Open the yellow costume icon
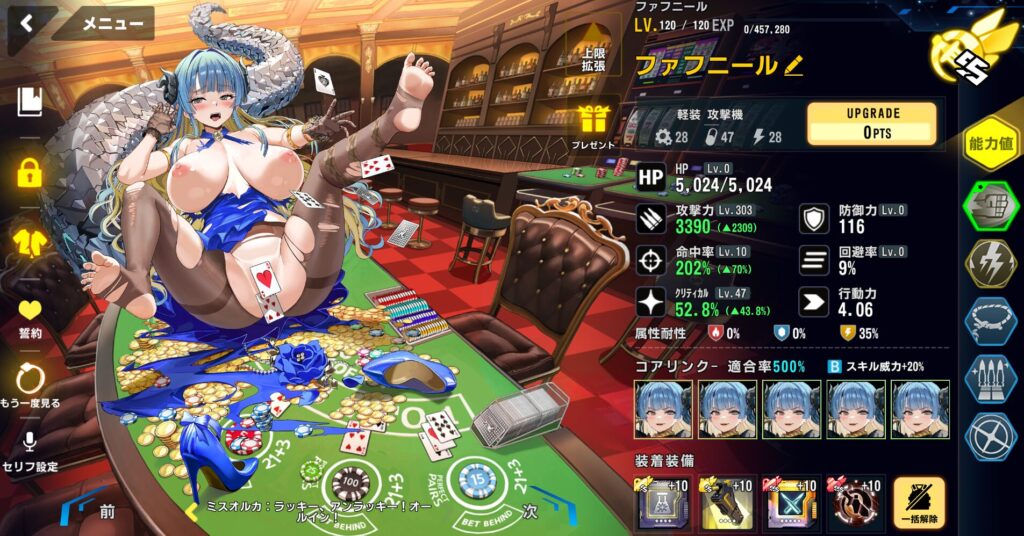This screenshot has width=1024, height=536. pos(30,240)
